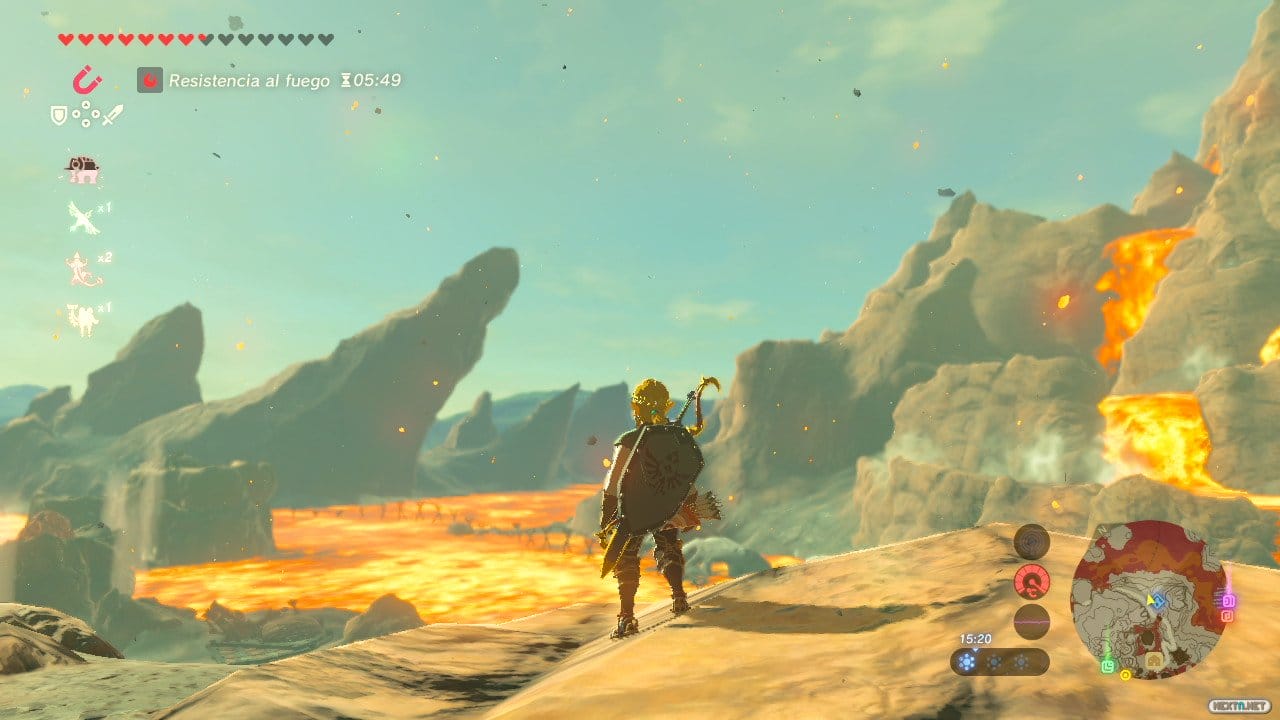Select the armored boar creature icon

[x=82, y=170]
